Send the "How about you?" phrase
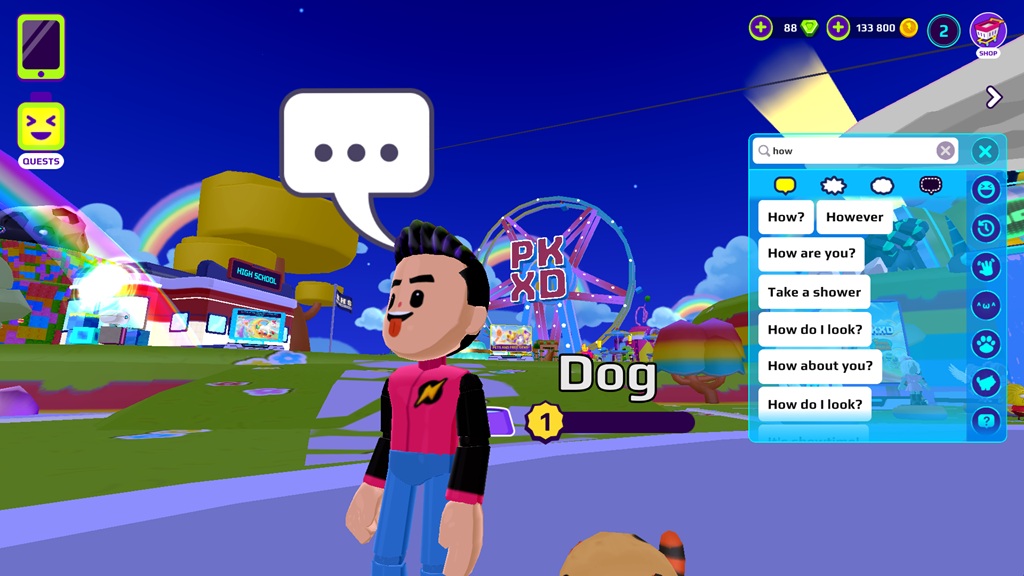The height and width of the screenshot is (576, 1024). 820,366
